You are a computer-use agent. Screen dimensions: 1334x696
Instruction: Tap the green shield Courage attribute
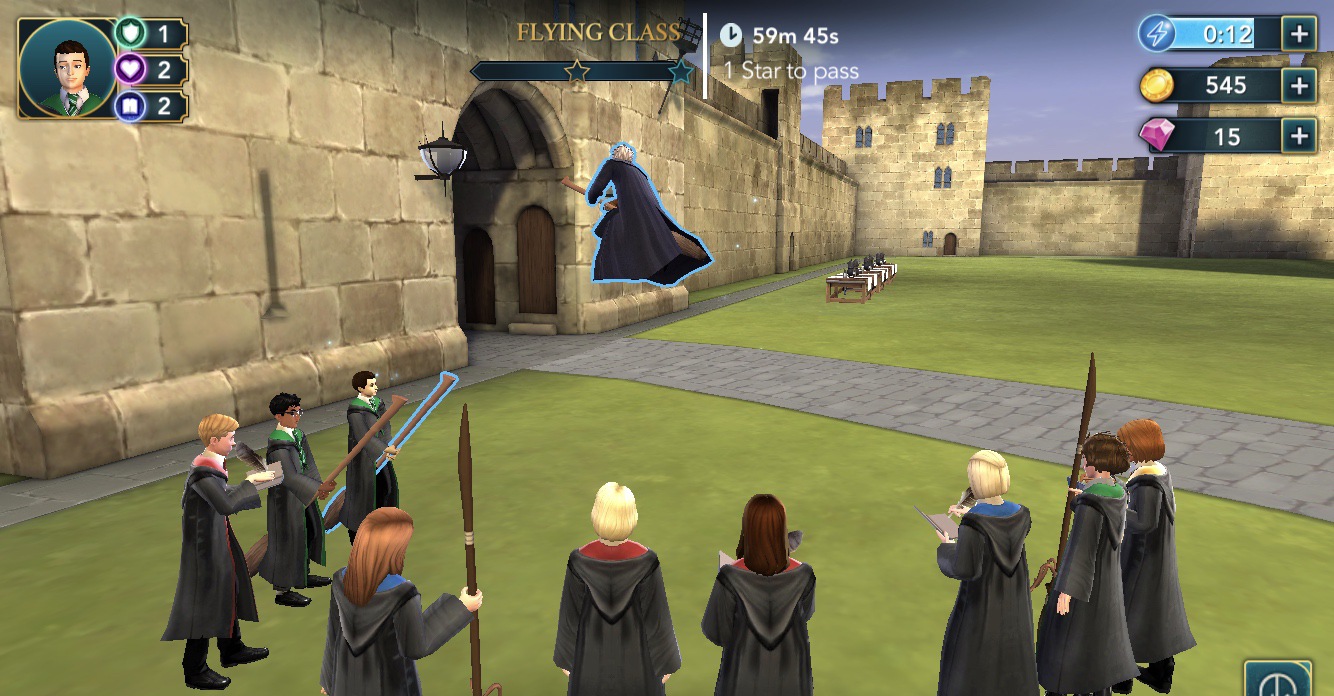(131, 33)
